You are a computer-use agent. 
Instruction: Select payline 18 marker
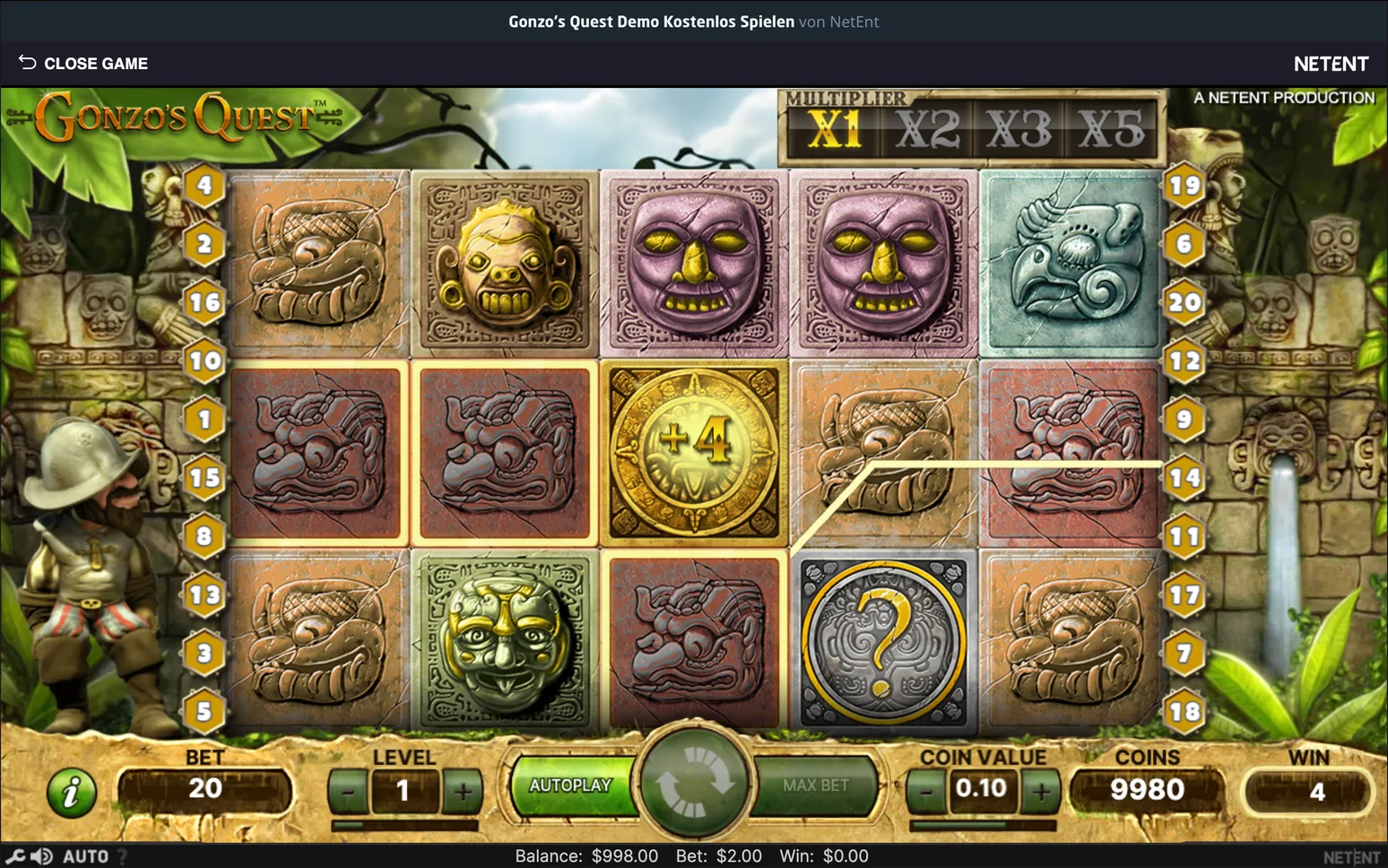tap(1184, 711)
